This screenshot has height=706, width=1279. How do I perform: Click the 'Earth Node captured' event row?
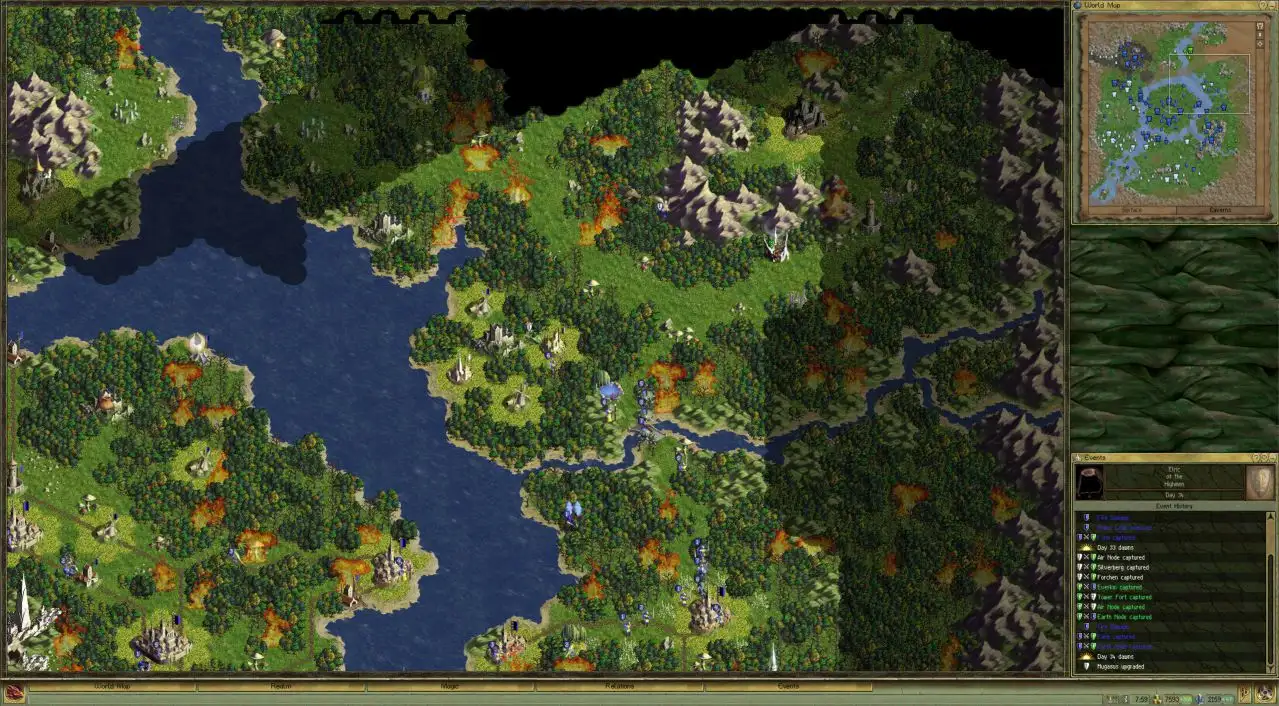click(1124, 617)
